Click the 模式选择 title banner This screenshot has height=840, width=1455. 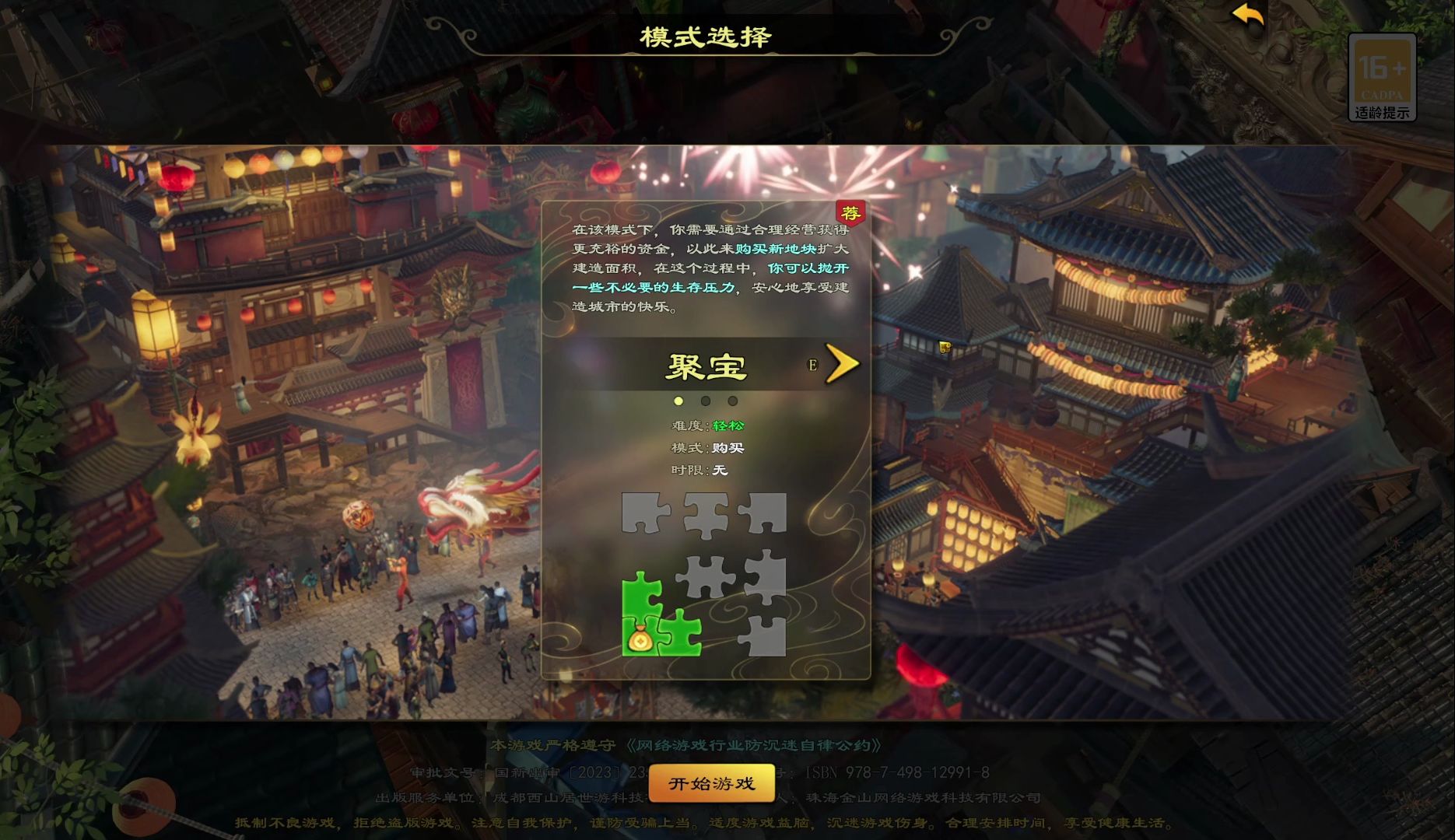point(703,33)
